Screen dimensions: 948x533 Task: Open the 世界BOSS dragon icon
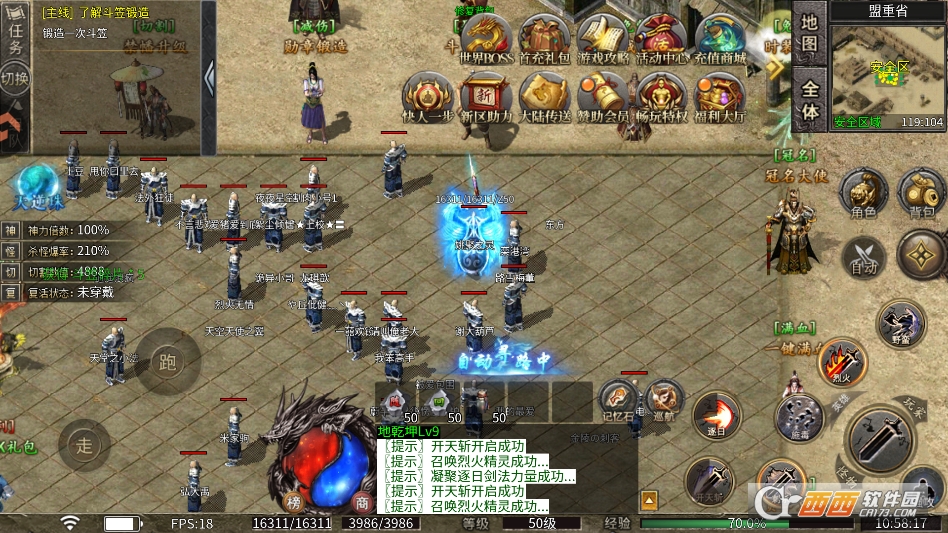(x=485, y=40)
